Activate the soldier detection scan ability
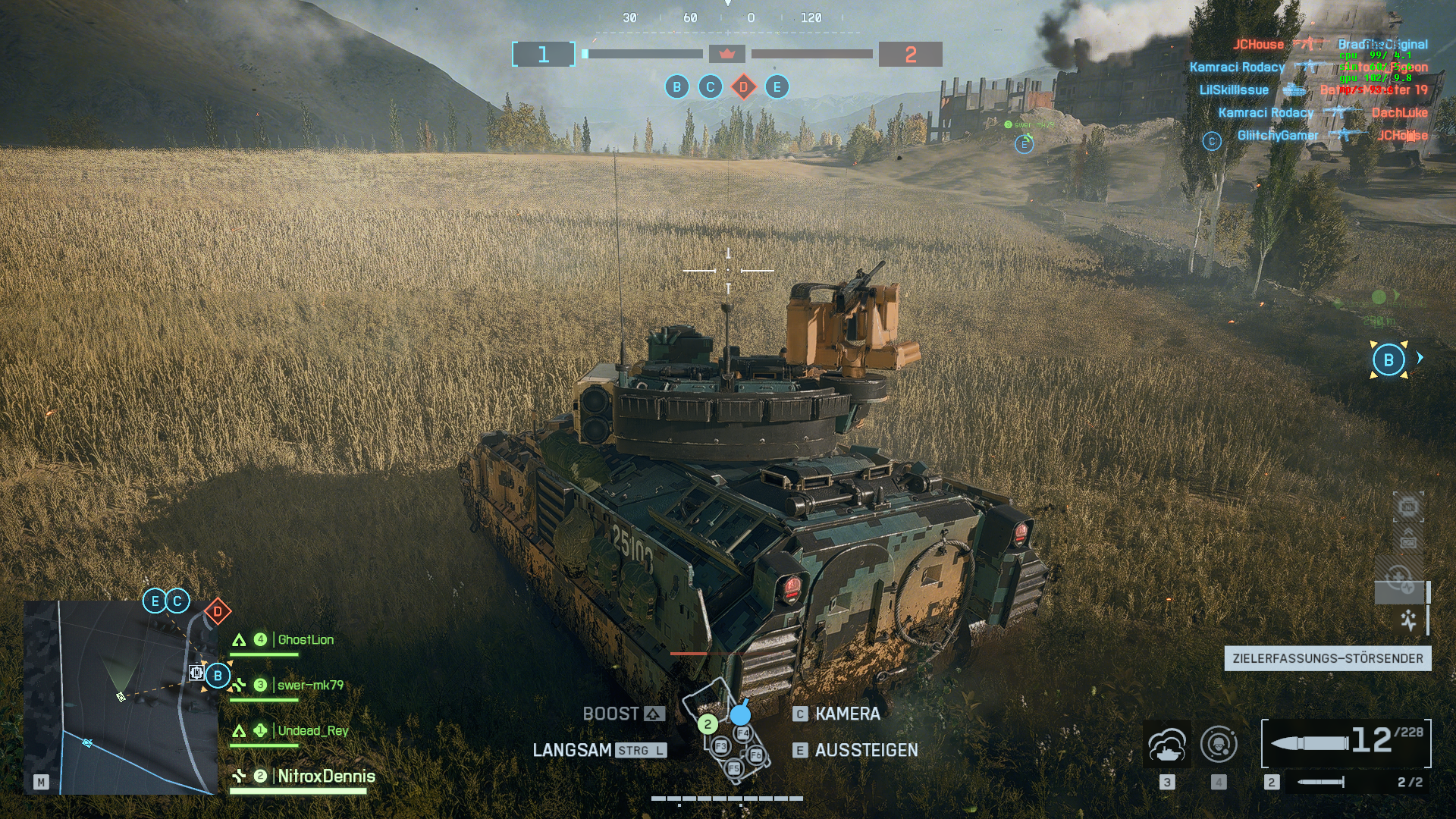This screenshot has width=1456, height=819. point(1219,745)
